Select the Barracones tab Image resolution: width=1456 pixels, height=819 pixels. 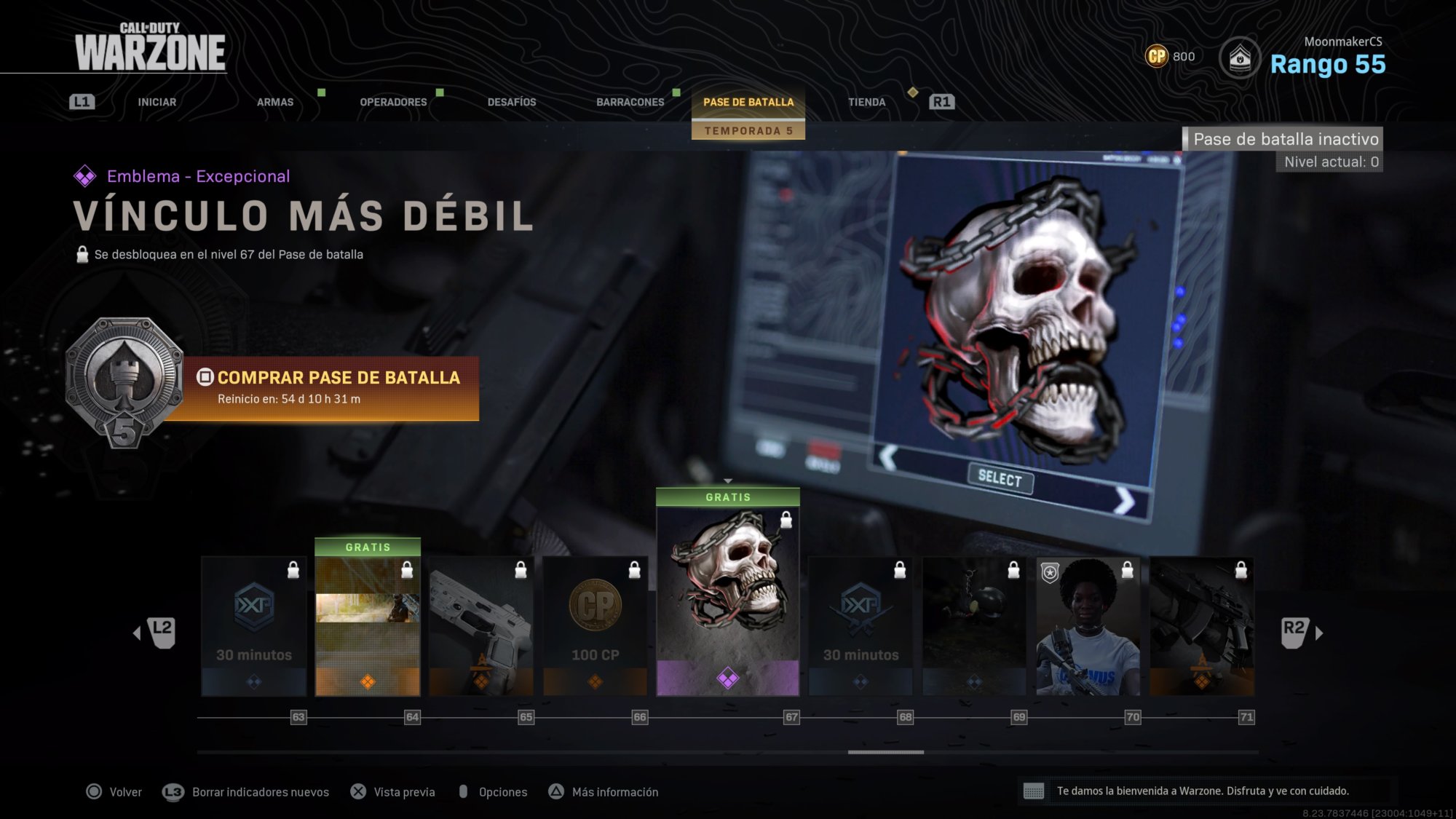(630, 102)
